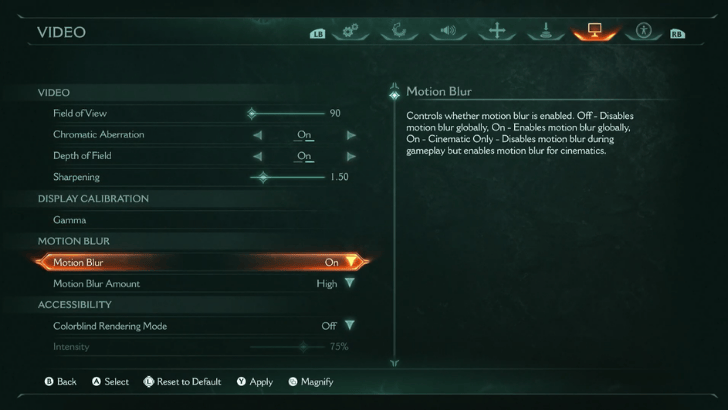Adjust the Sharpening slider
Image resolution: width=728 pixels, height=410 pixels.
click(x=263, y=177)
